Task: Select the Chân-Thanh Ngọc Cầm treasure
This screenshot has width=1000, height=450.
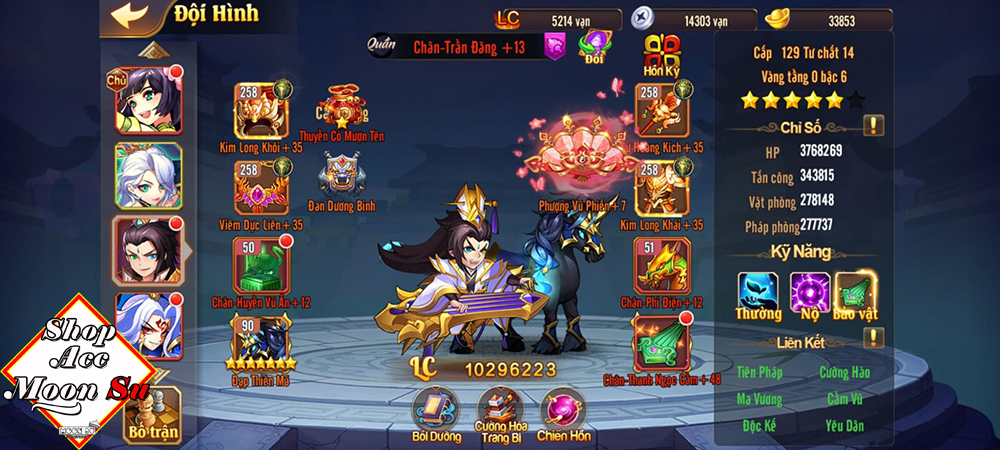Action: (x=662, y=342)
